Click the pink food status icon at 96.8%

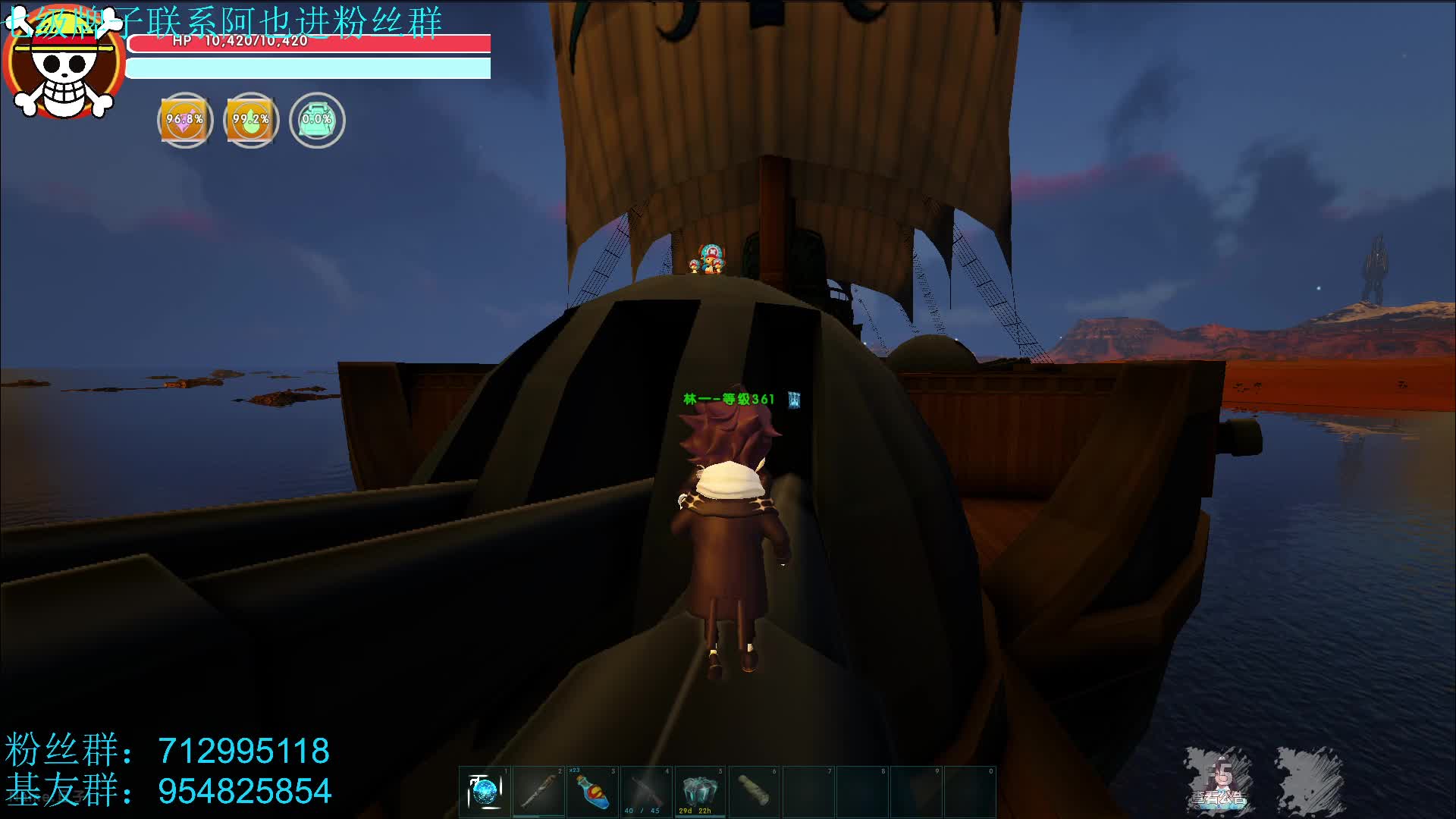[185, 120]
